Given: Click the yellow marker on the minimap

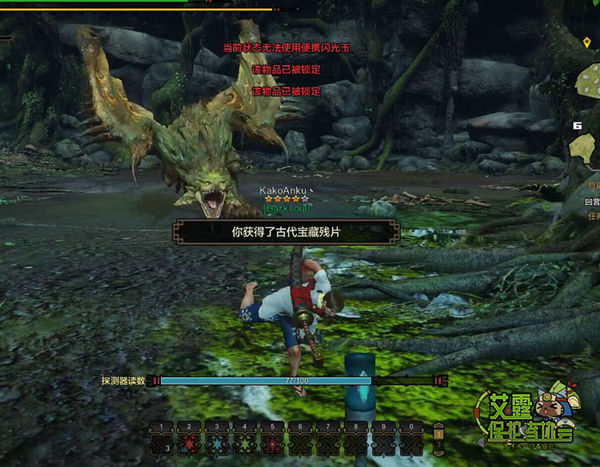Looking at the screenshot, I should (588, 43).
